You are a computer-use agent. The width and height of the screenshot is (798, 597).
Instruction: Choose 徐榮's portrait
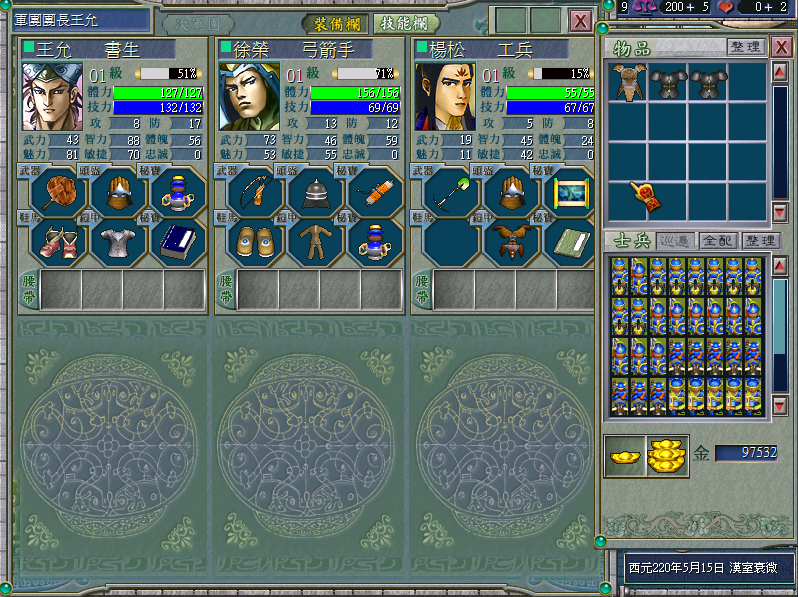248,96
